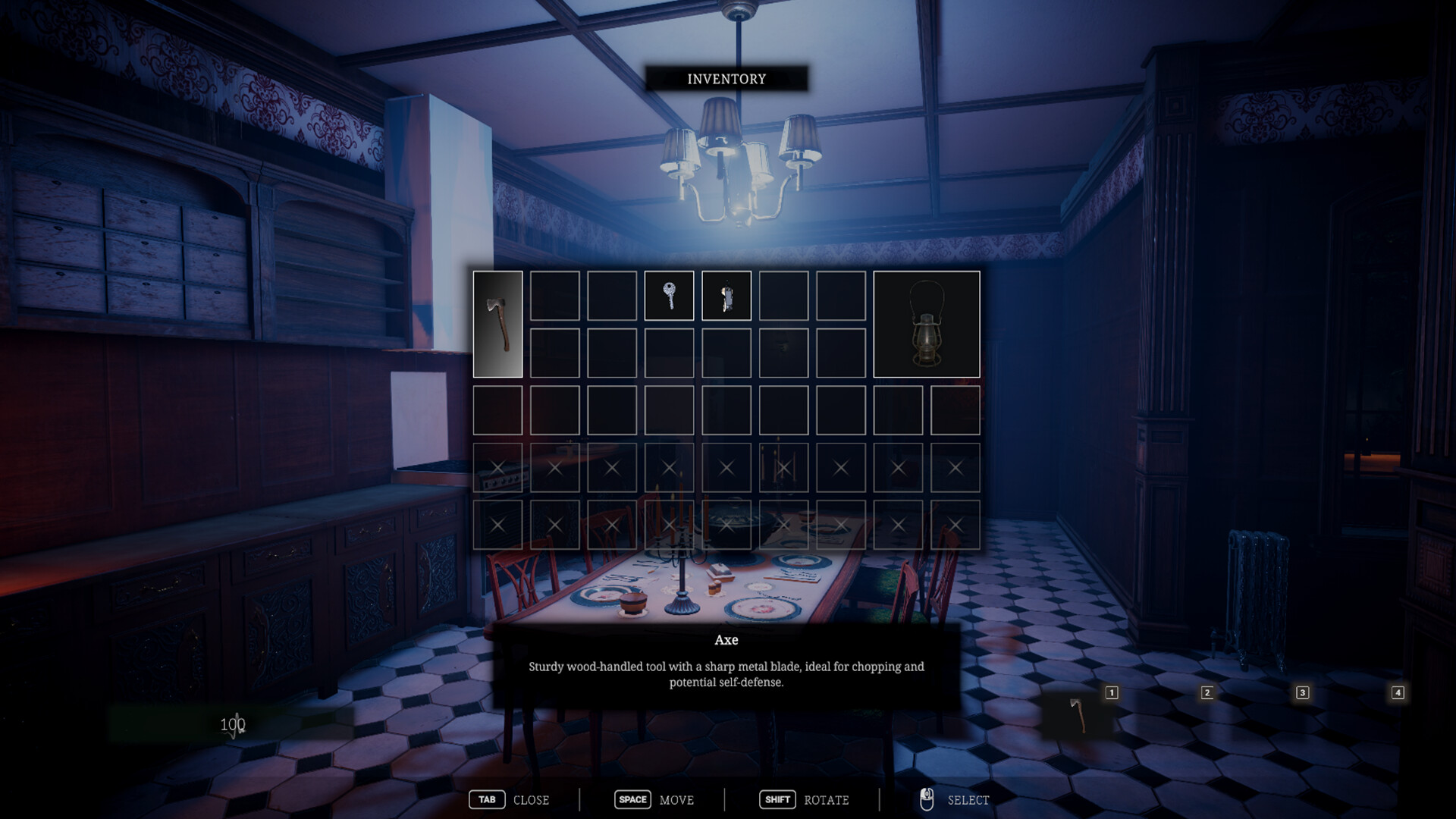Image resolution: width=1456 pixels, height=819 pixels.
Task: Click the bottom-right locked X slot
Action: coord(954,524)
